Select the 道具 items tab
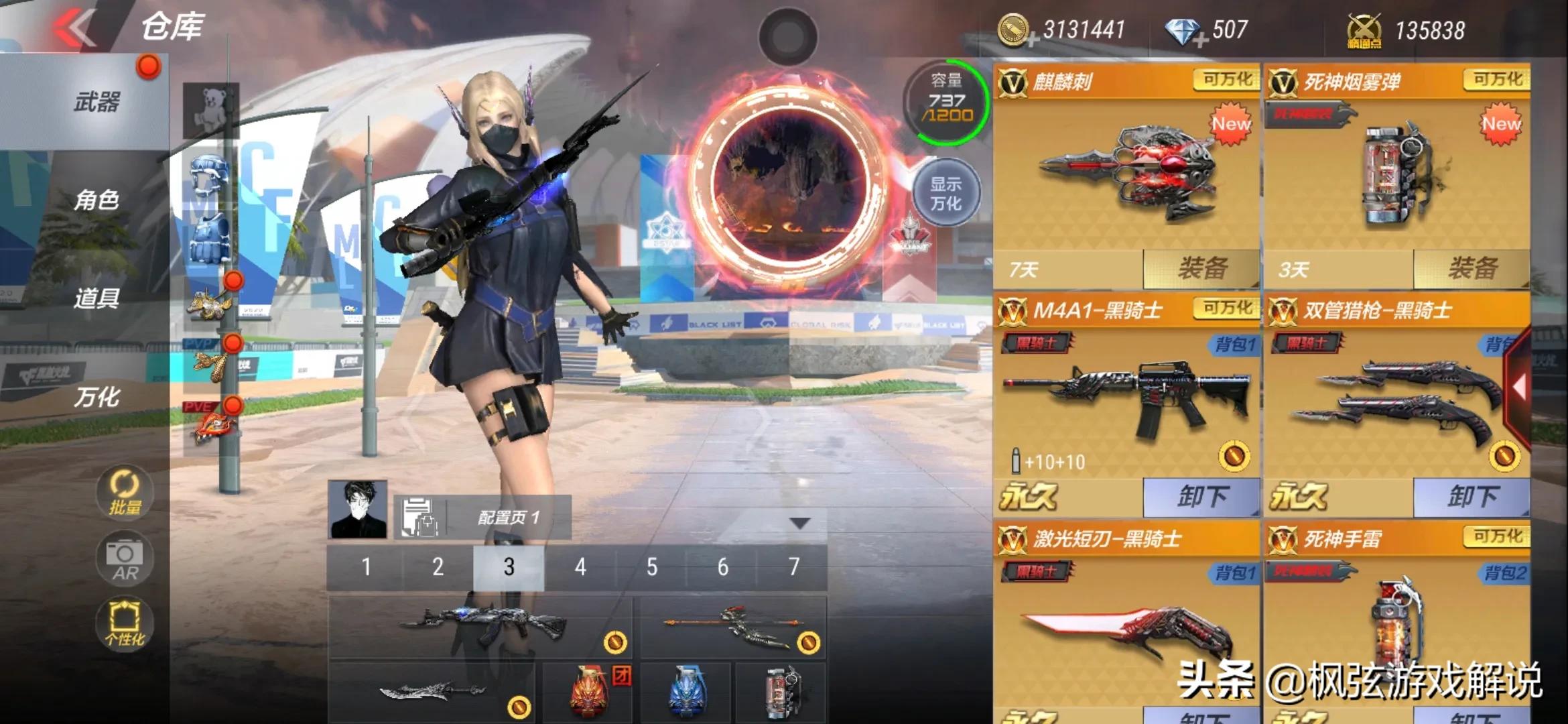Viewport: 1568px width, 724px height. click(96, 298)
